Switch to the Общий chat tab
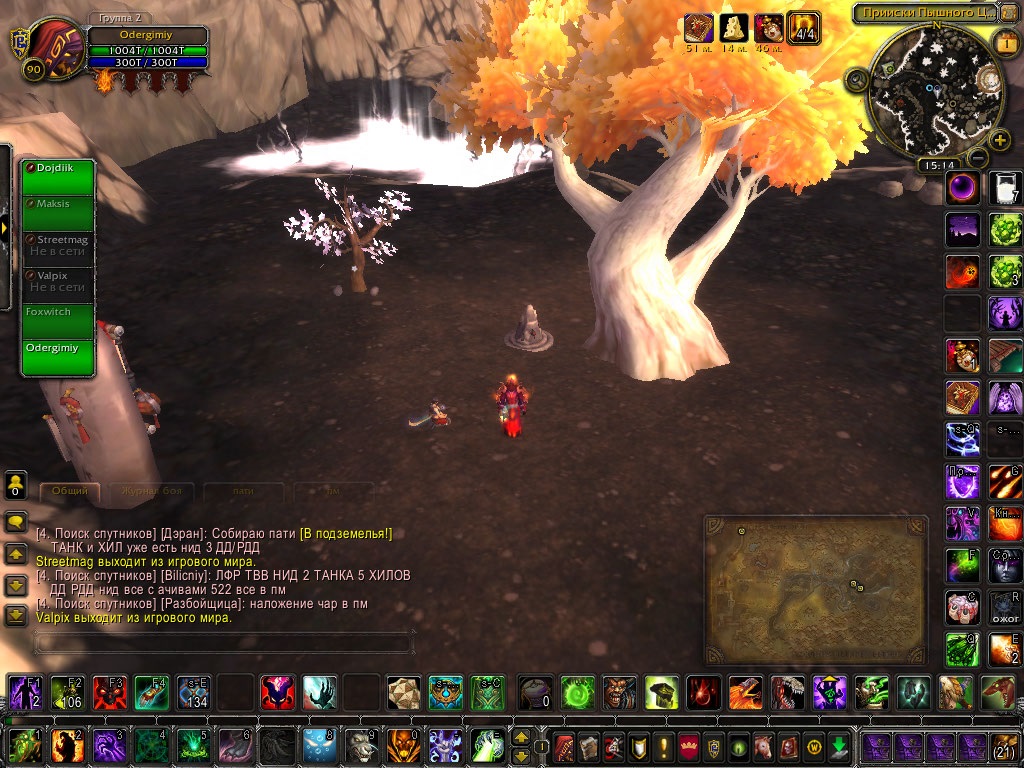 [70, 491]
